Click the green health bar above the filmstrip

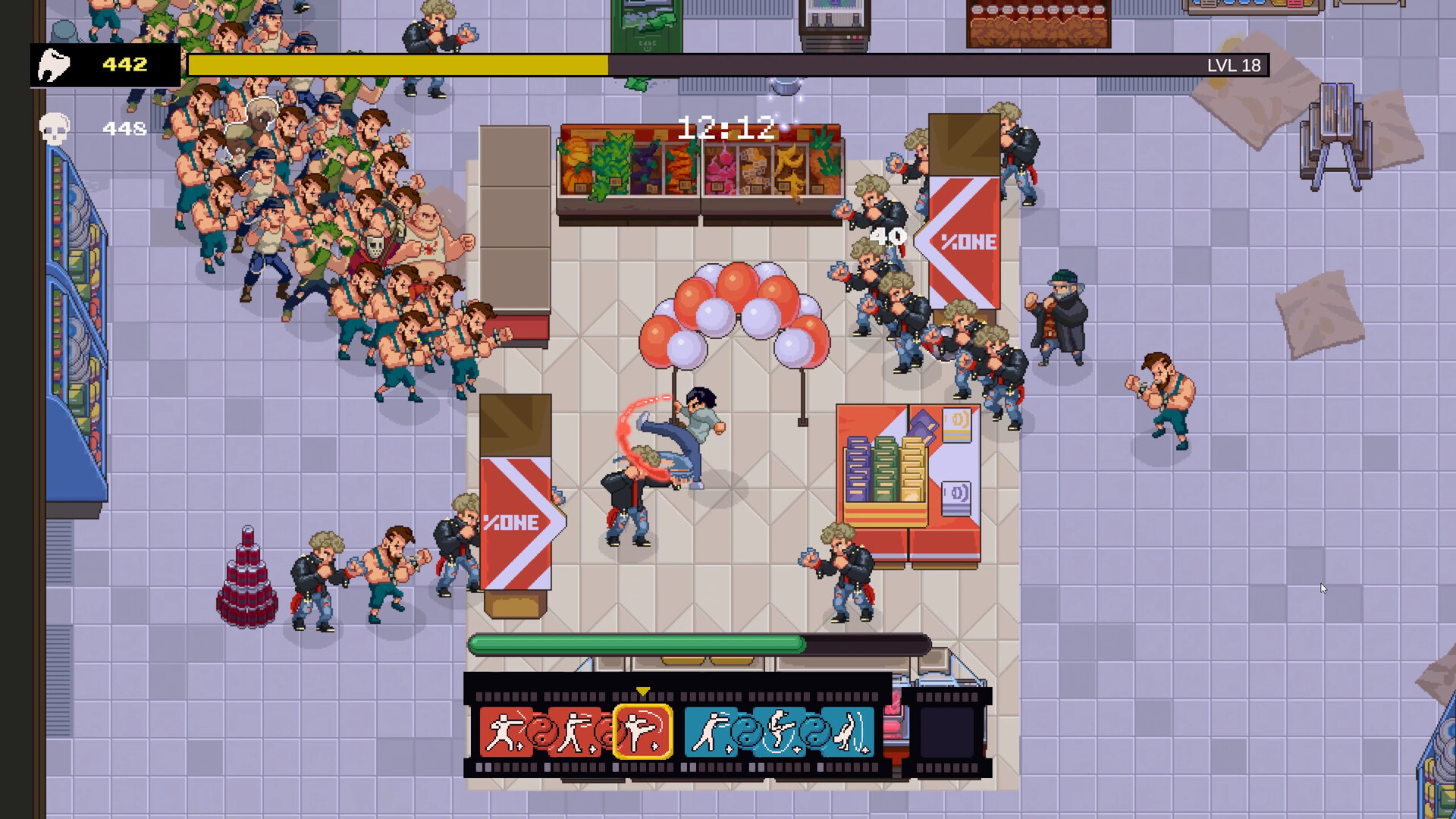[x=637, y=644]
